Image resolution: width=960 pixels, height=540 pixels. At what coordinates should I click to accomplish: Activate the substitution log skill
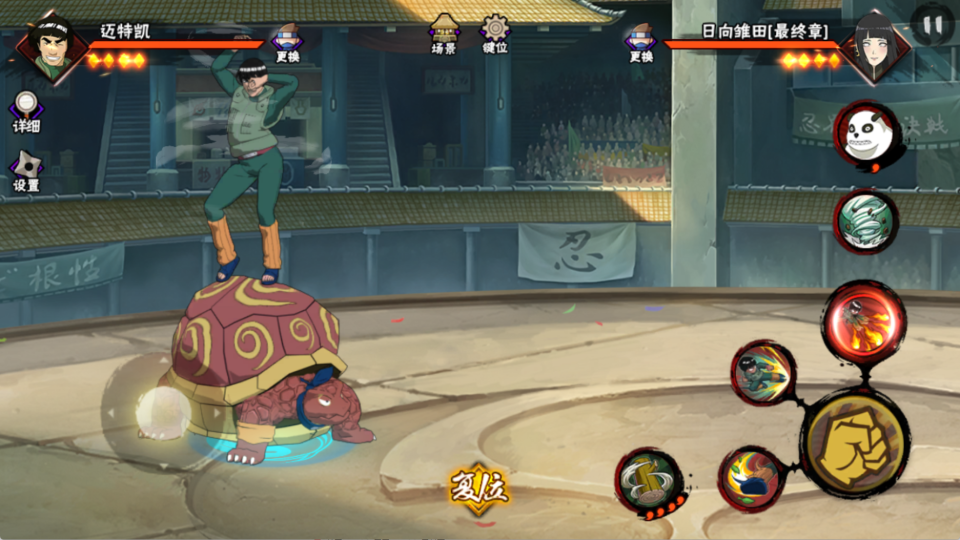click(x=649, y=484)
